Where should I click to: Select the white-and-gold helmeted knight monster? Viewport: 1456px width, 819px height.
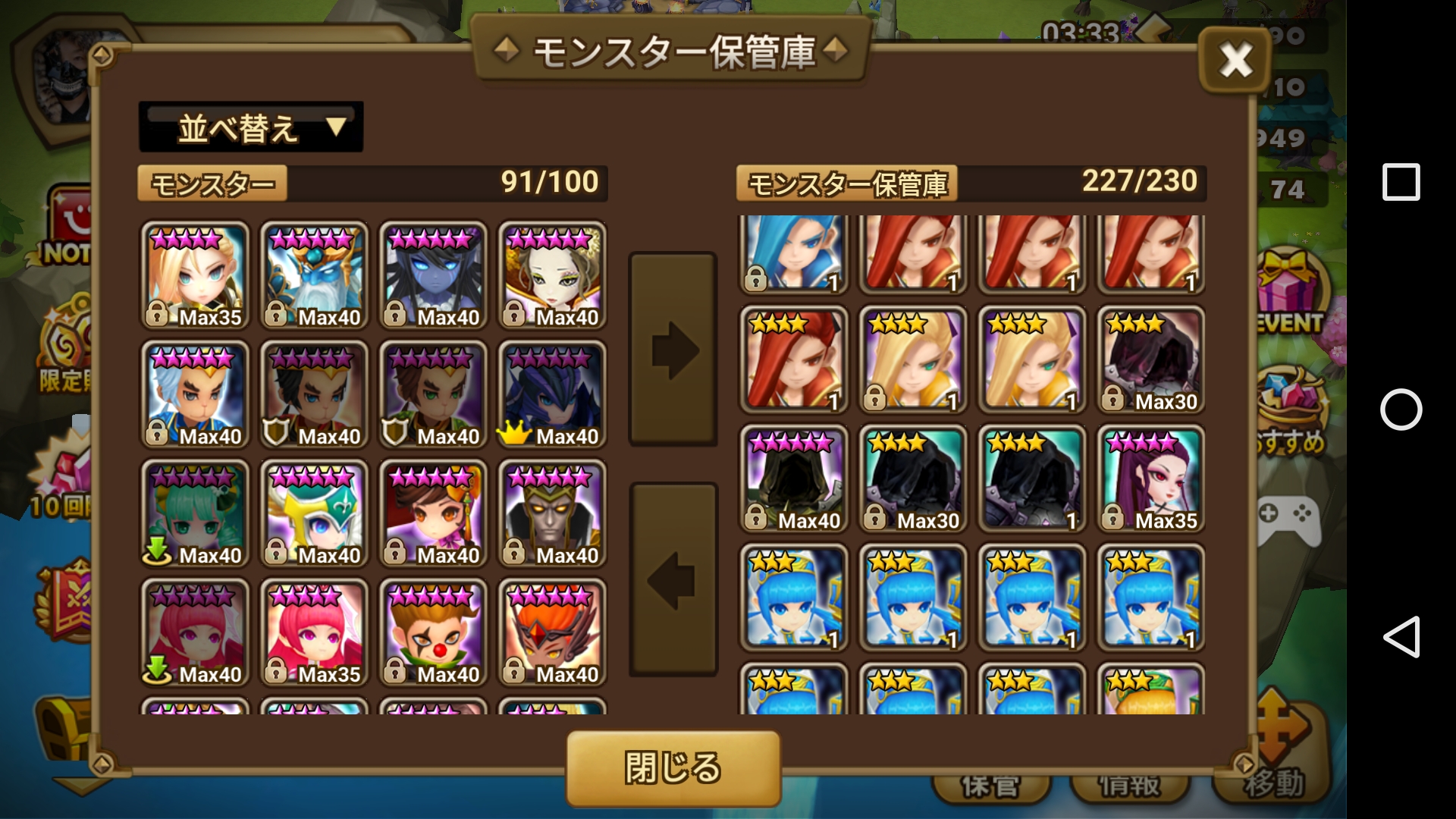[314, 513]
